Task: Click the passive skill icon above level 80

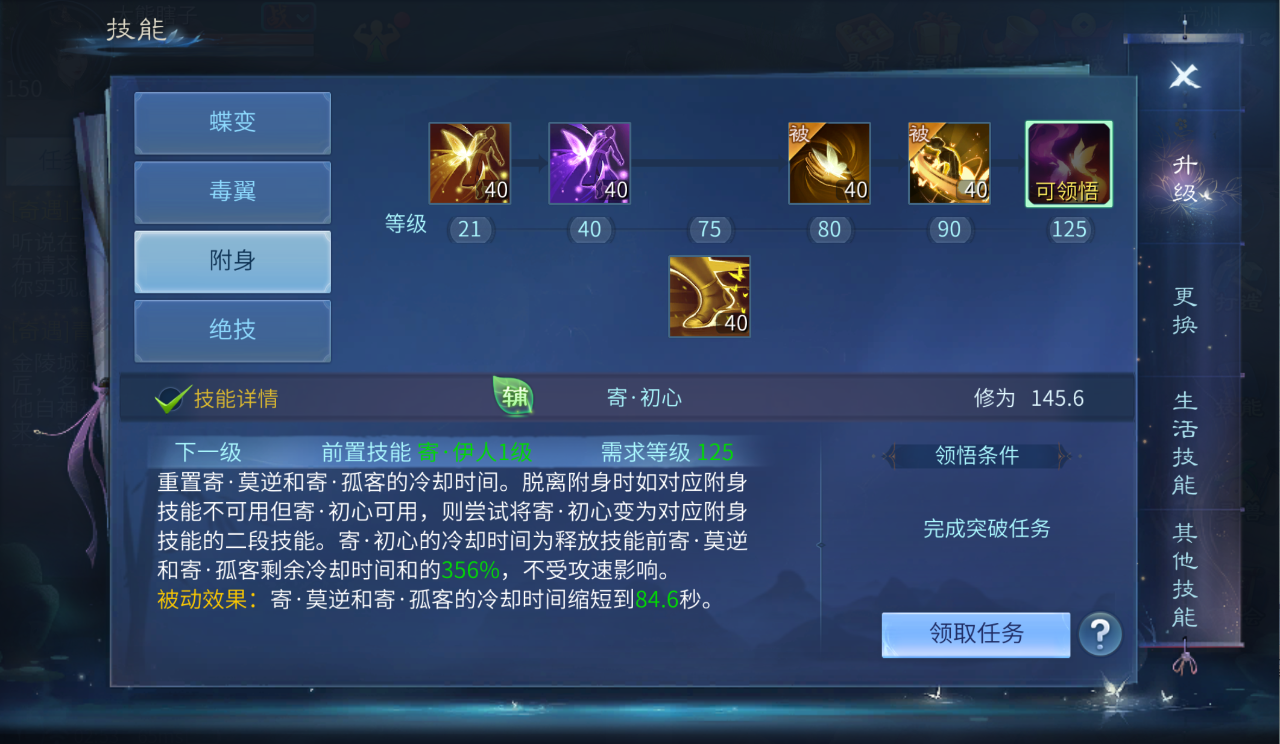Action: 829,162
